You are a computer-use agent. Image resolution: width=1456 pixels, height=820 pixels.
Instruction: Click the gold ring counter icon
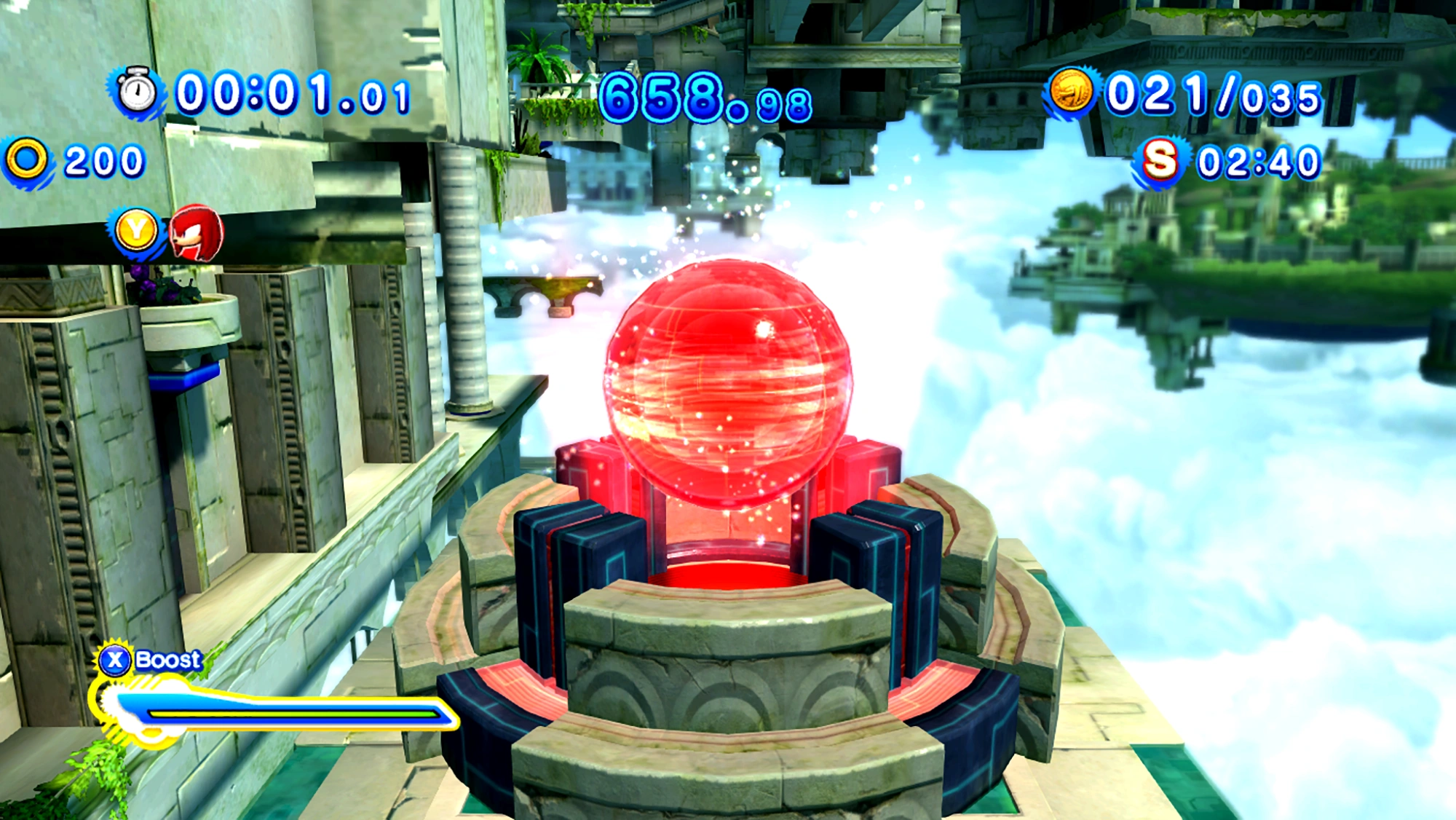tap(27, 159)
